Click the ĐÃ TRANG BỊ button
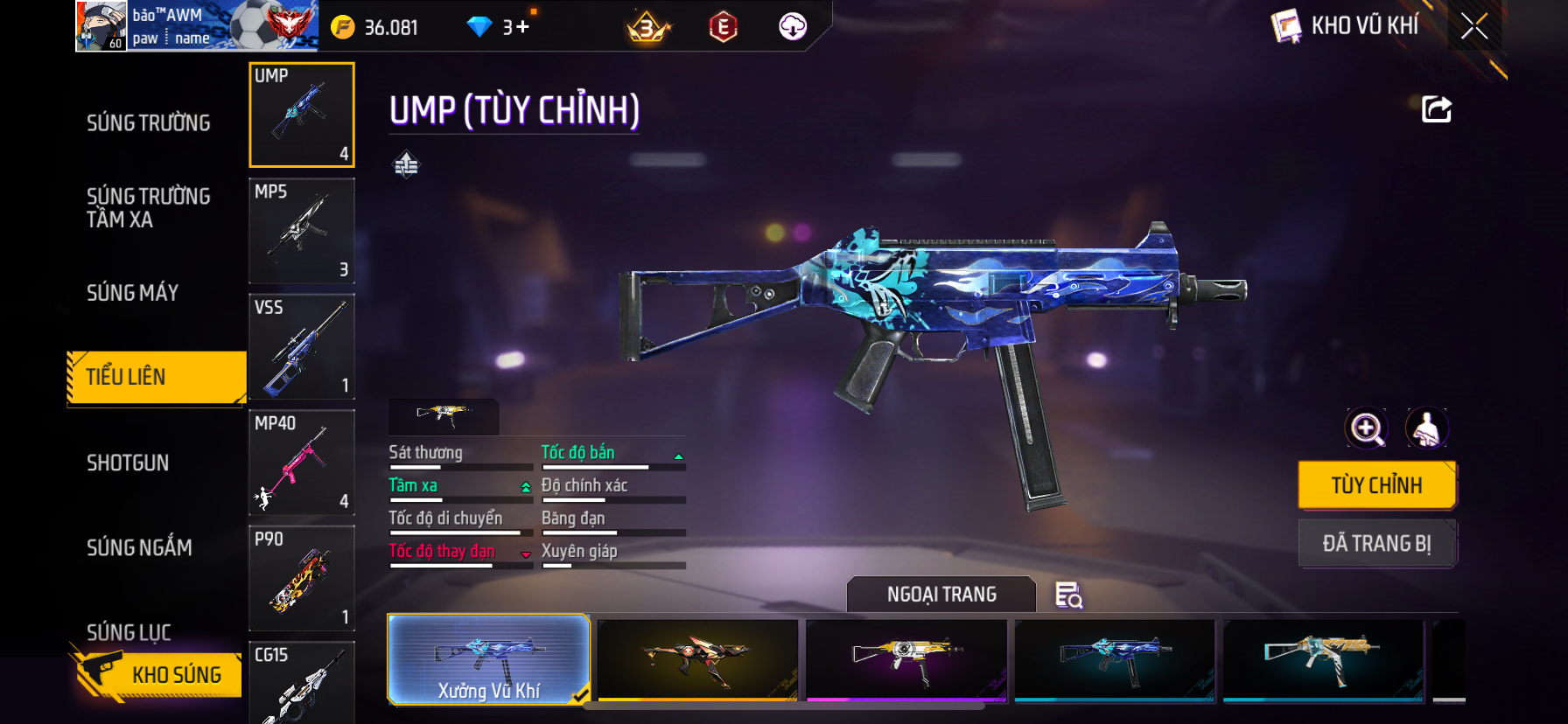This screenshot has height=724, width=1568. [x=1376, y=544]
